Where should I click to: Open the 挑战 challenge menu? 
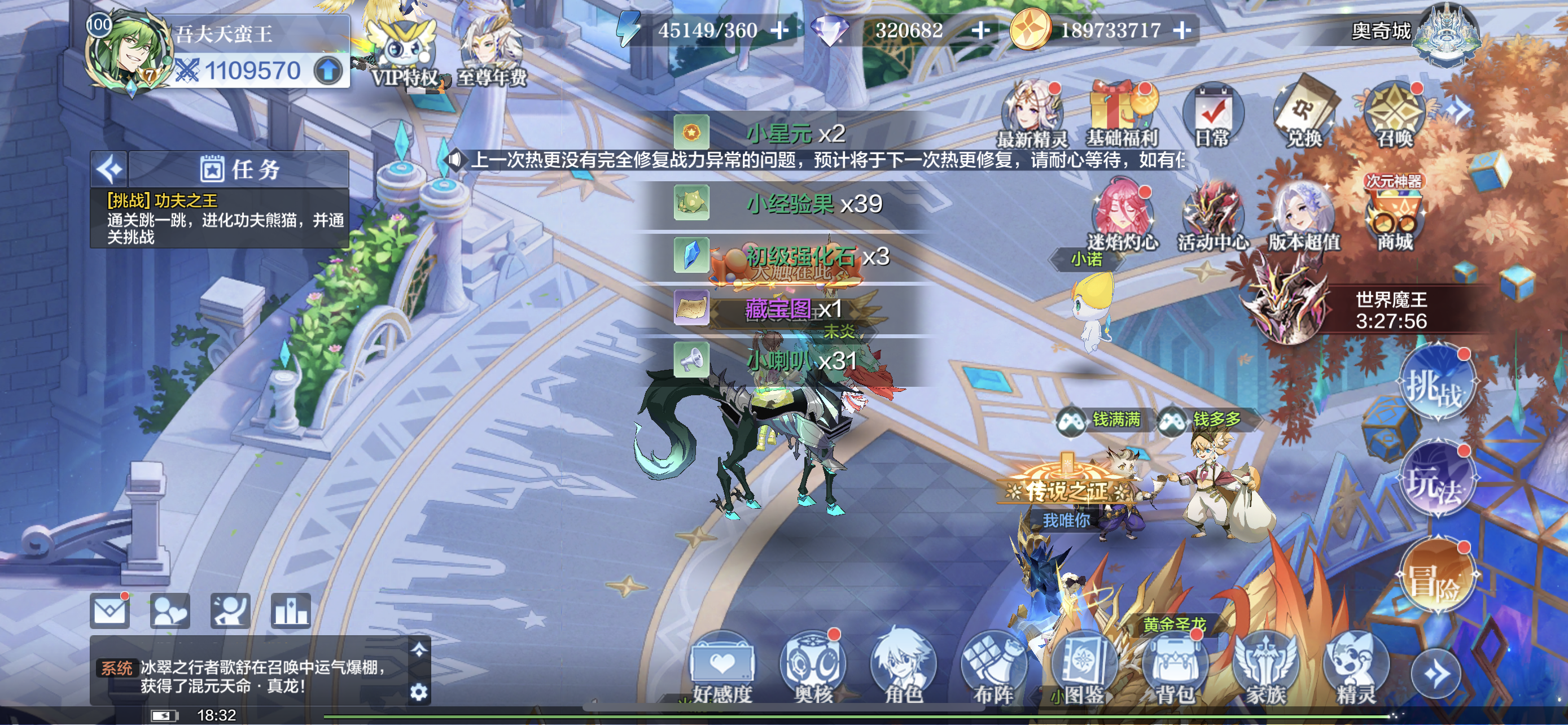point(1436,383)
